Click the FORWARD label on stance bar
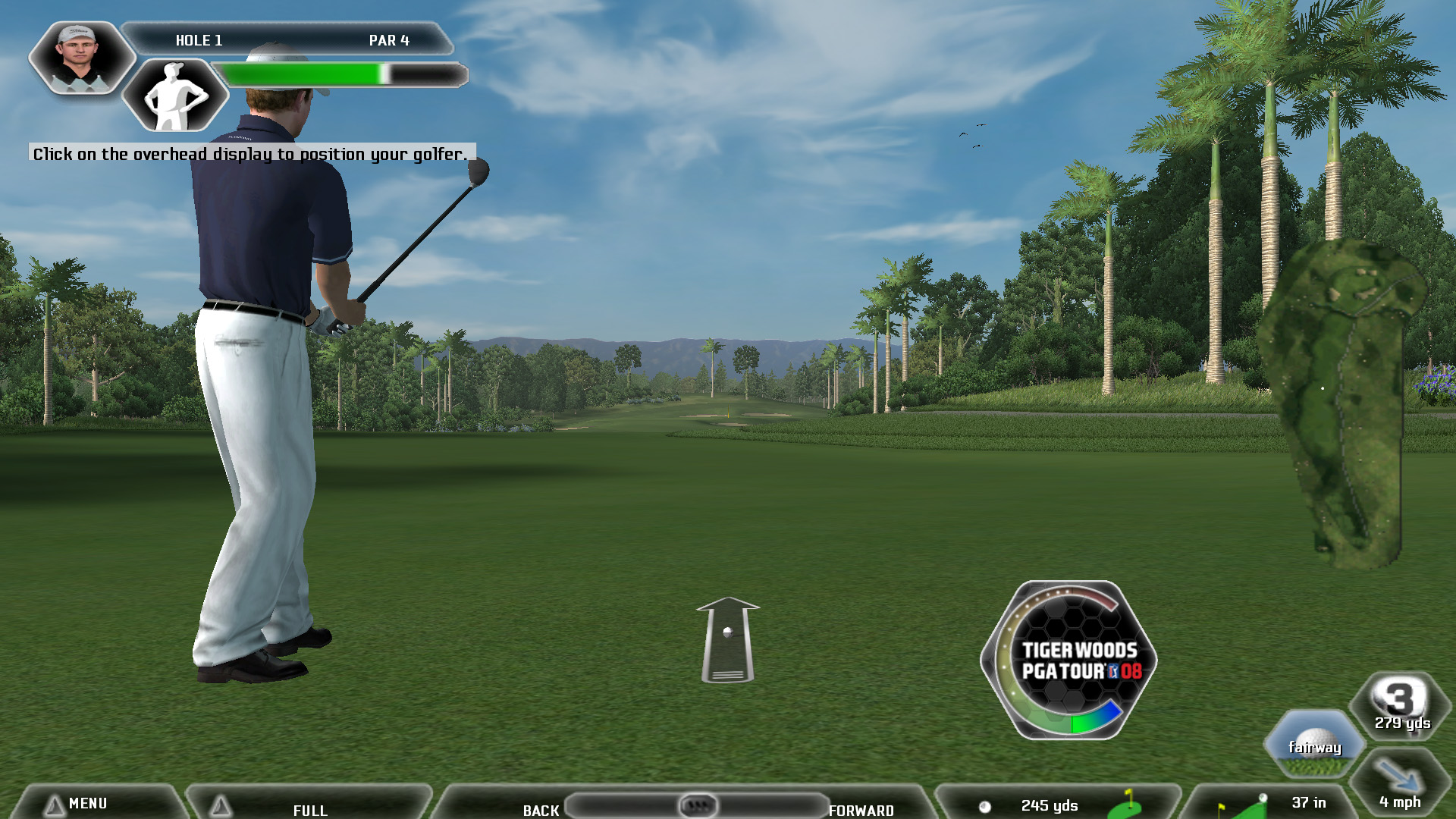 click(861, 810)
